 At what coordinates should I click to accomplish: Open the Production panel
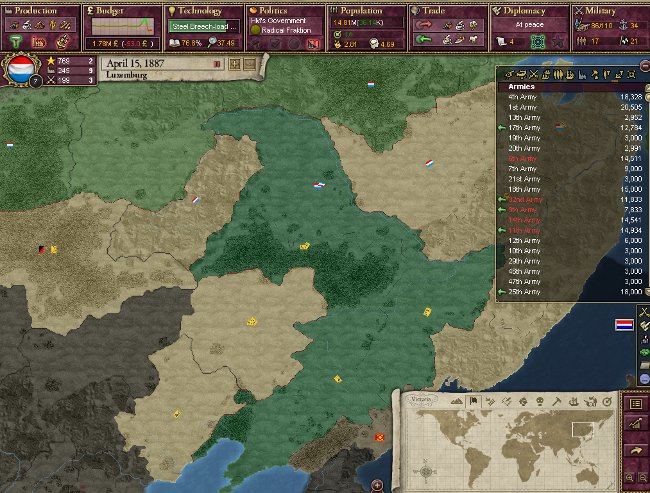(29, 10)
